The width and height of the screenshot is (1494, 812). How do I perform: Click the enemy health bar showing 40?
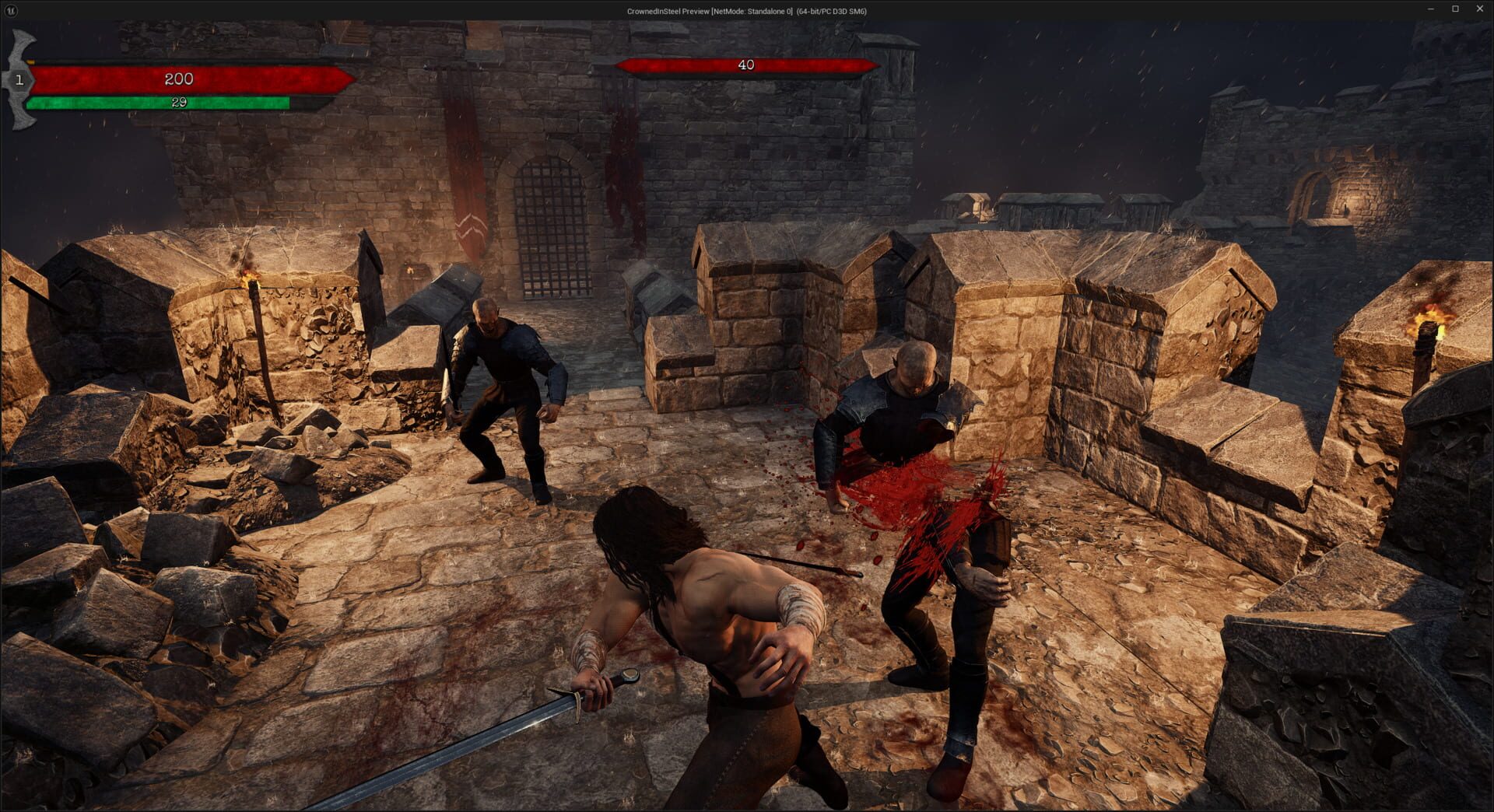click(x=745, y=65)
